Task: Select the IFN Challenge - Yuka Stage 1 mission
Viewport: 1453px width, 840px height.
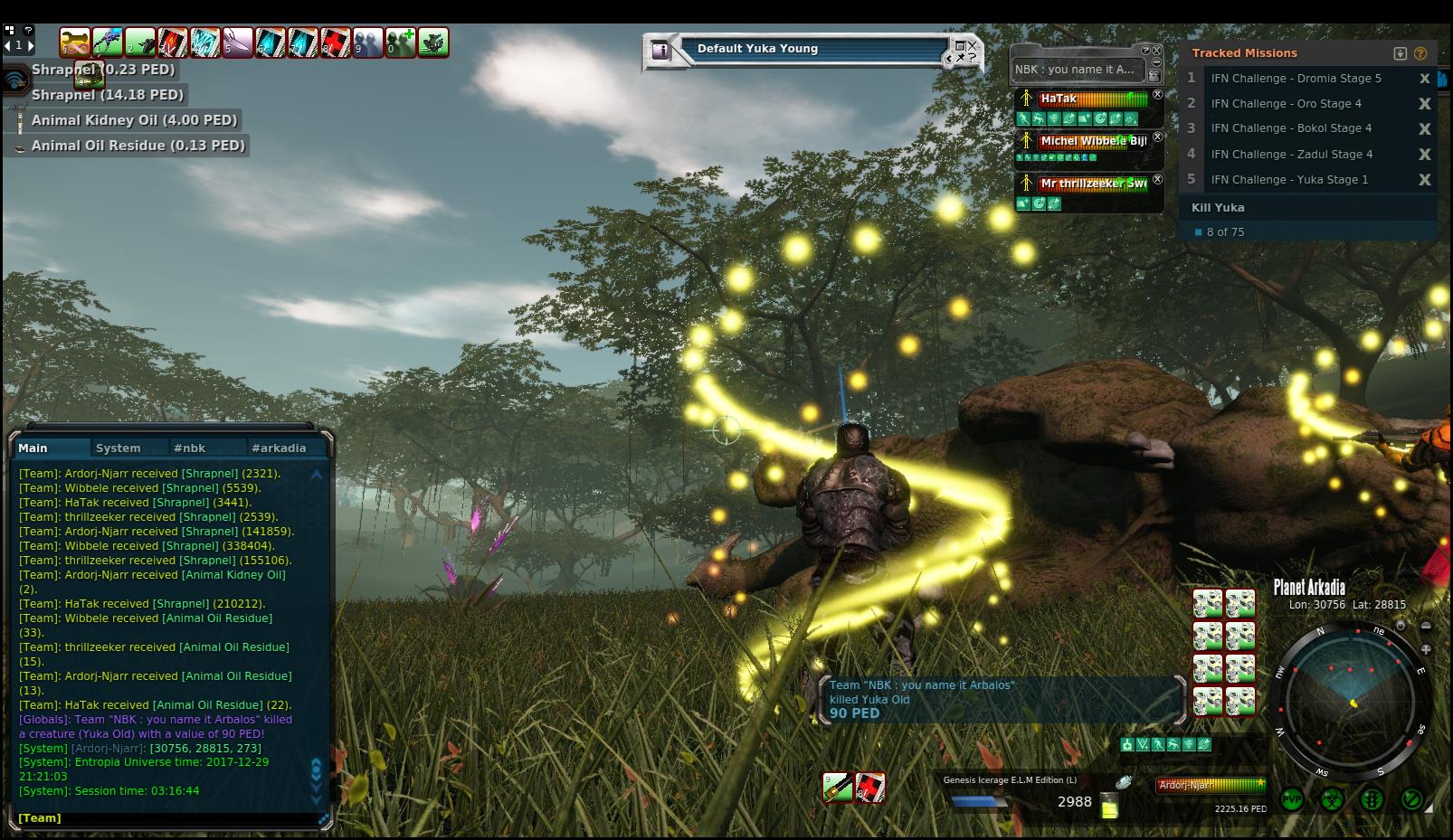Action: click(1289, 179)
